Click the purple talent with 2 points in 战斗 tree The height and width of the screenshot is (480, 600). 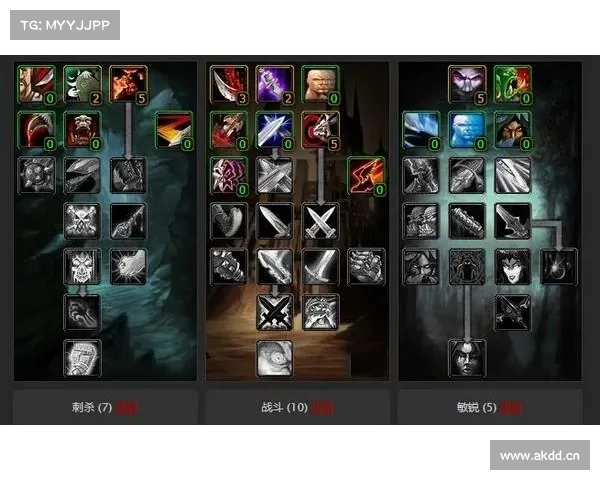point(274,85)
